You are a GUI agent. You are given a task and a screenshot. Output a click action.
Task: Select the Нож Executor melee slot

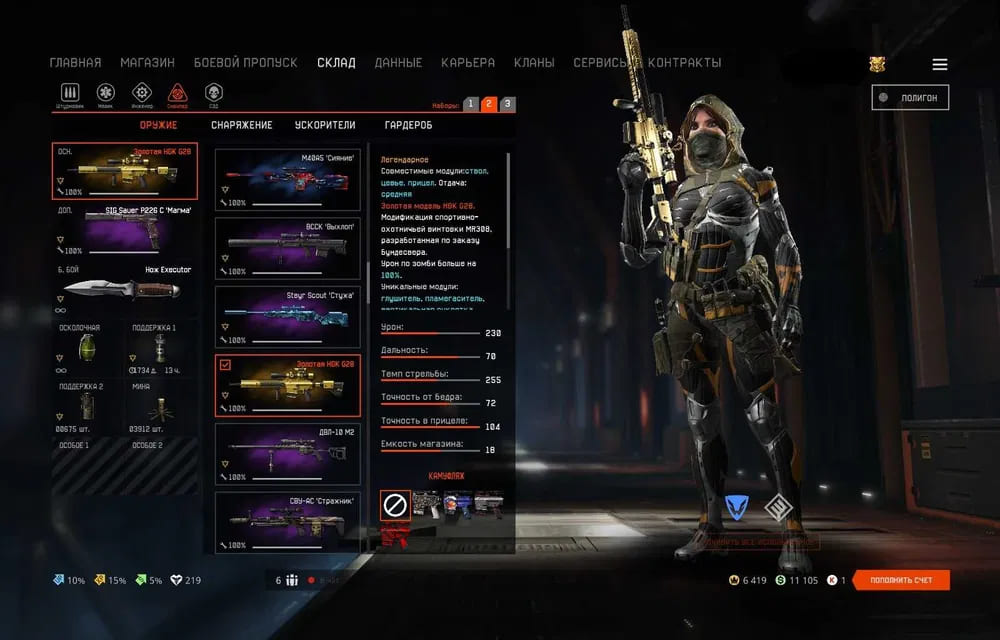pos(125,291)
